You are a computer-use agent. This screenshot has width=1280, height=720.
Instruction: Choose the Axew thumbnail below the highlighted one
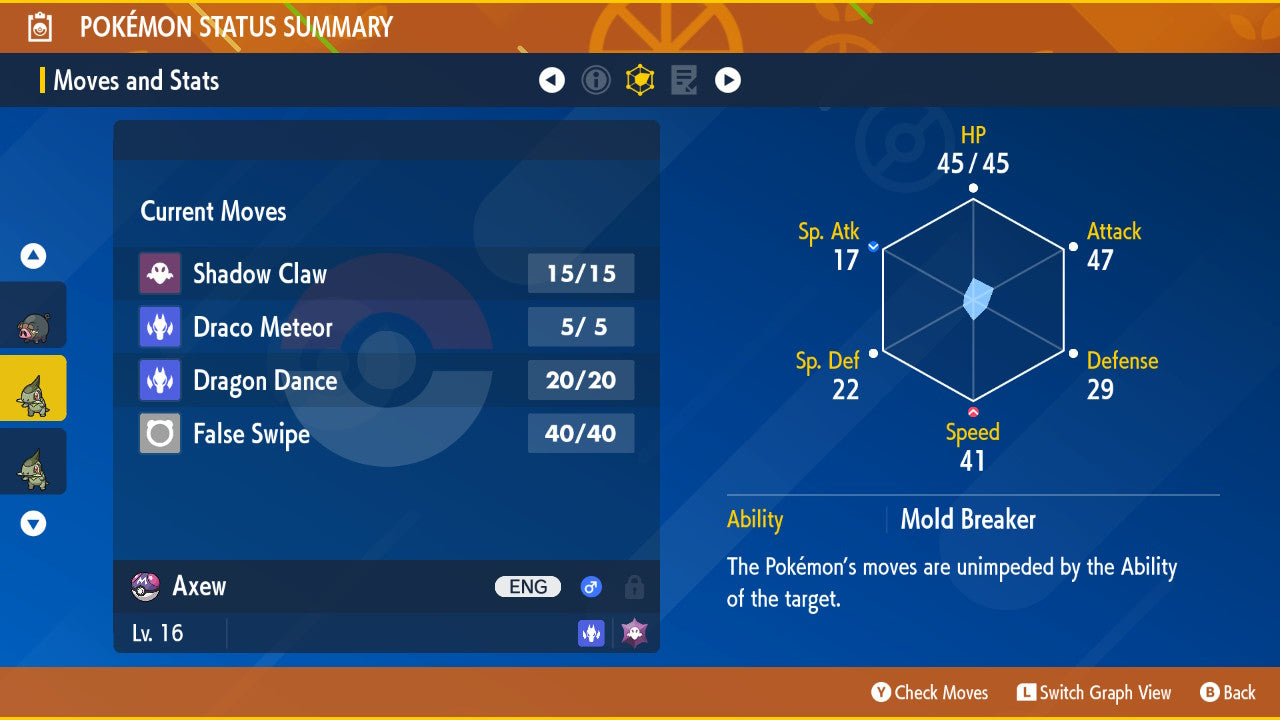click(33, 462)
